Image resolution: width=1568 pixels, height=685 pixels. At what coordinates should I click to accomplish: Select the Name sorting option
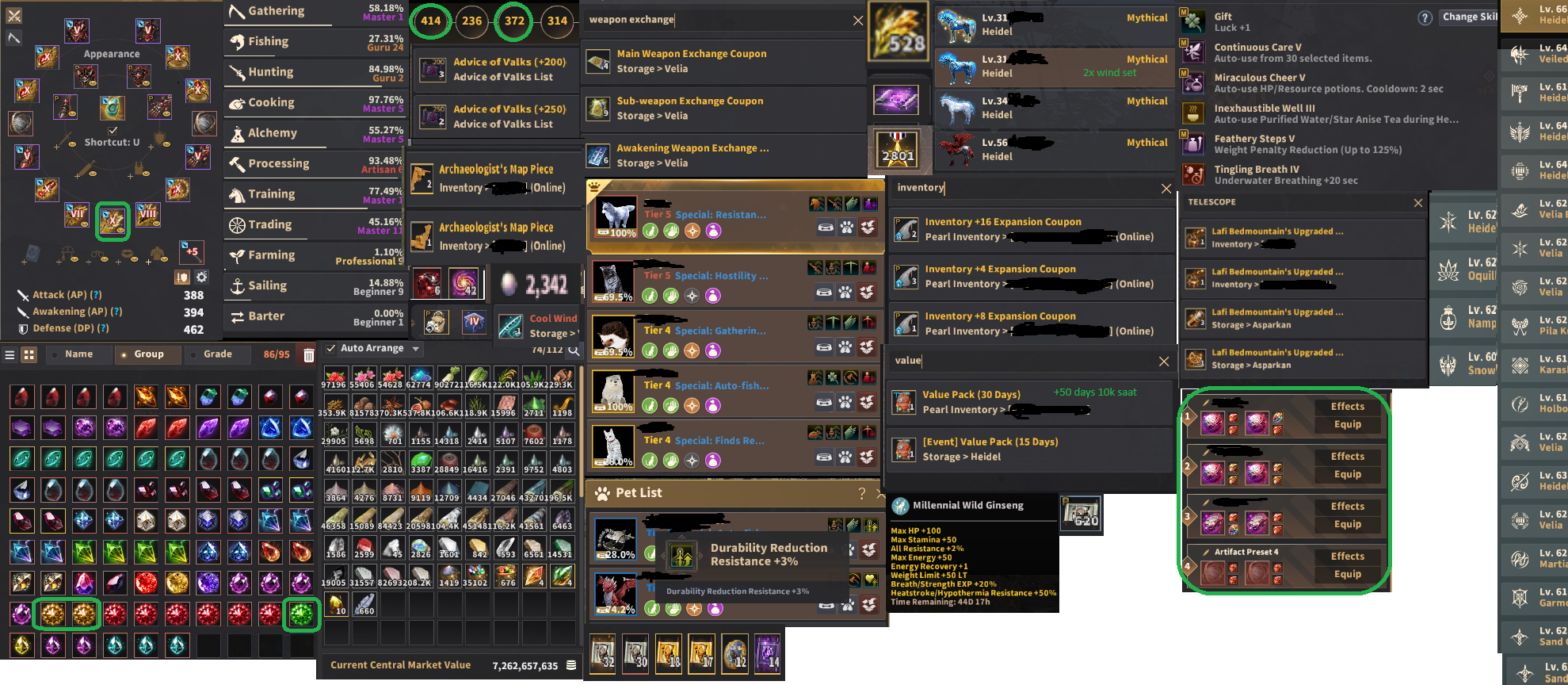coord(78,354)
